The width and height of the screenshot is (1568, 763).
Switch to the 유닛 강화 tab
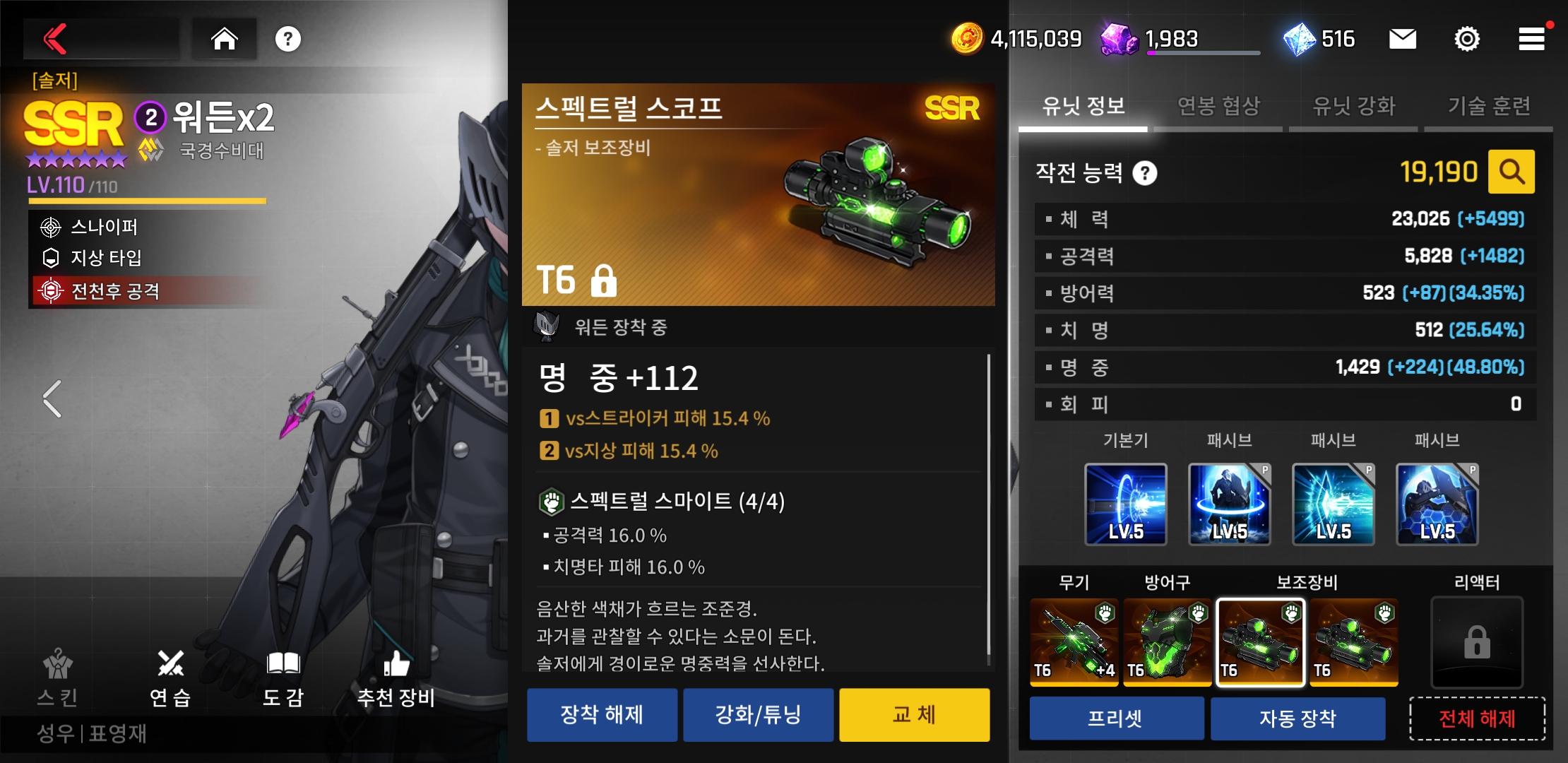pyautogui.click(x=1353, y=107)
